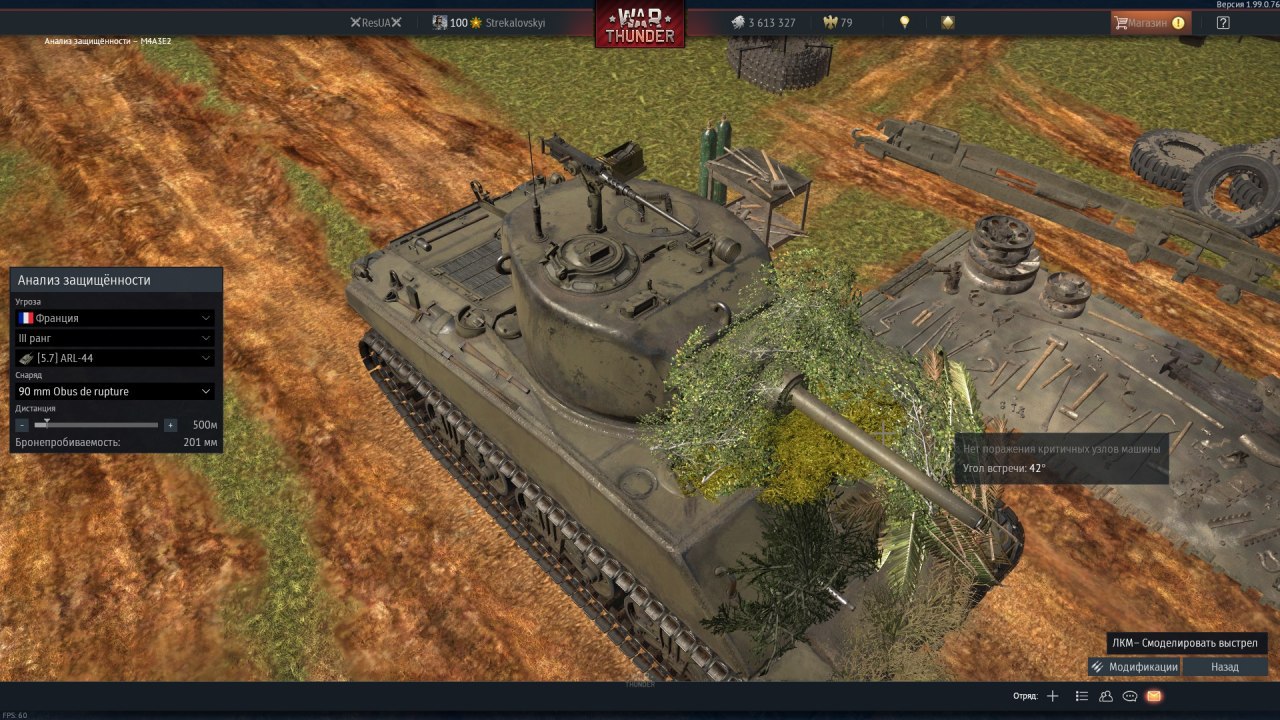Open the Франция threat nation dropdown
The image size is (1280, 720).
pyautogui.click(x=115, y=318)
